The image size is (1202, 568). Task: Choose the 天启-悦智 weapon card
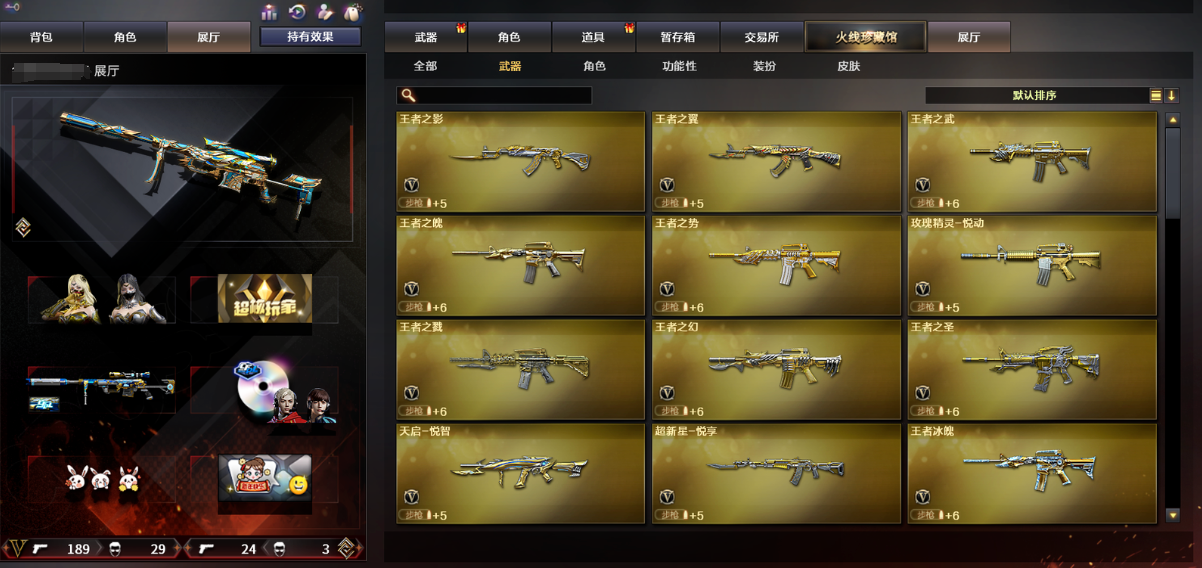521,473
